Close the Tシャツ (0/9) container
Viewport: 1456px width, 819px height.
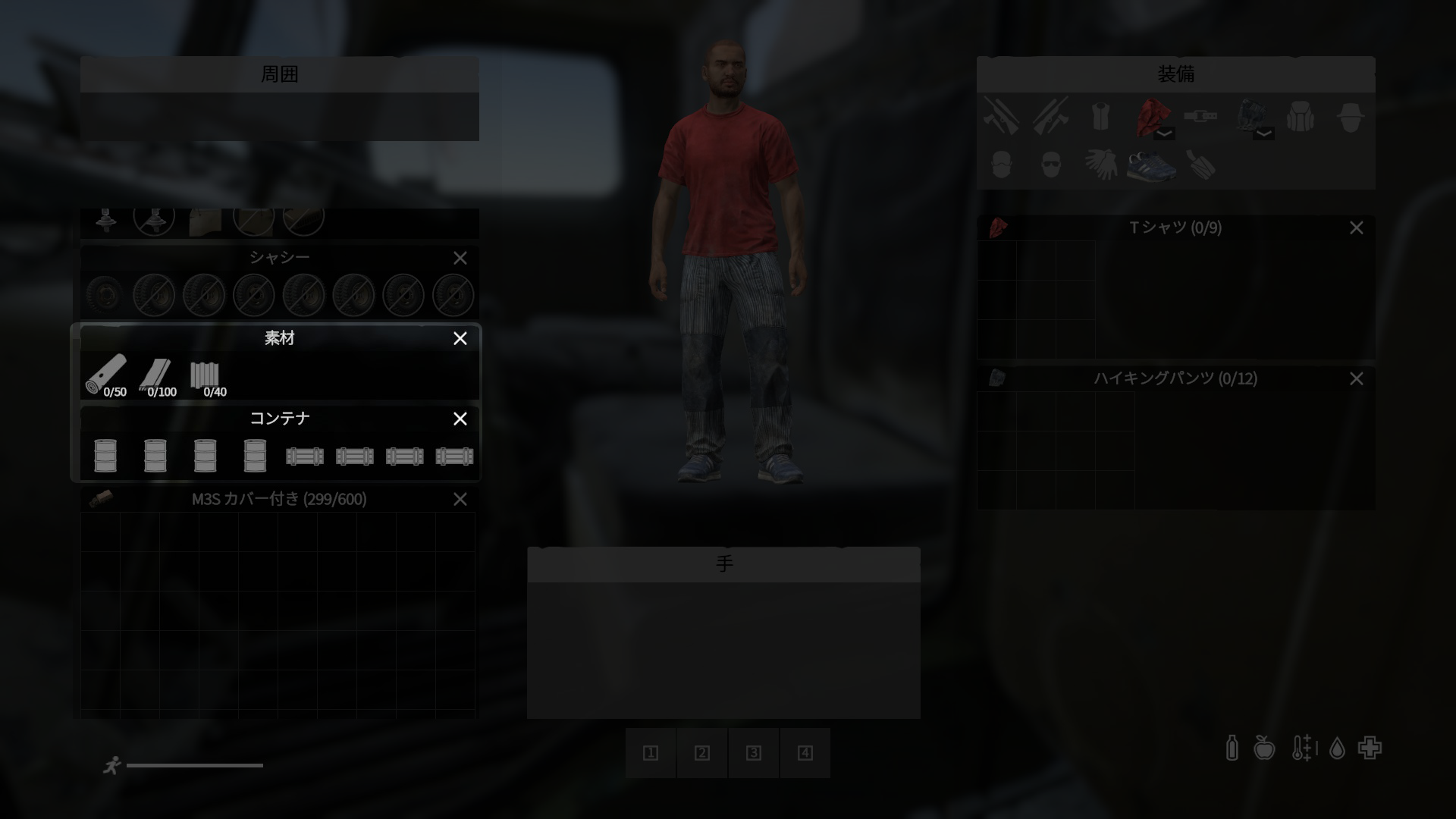point(1356,228)
